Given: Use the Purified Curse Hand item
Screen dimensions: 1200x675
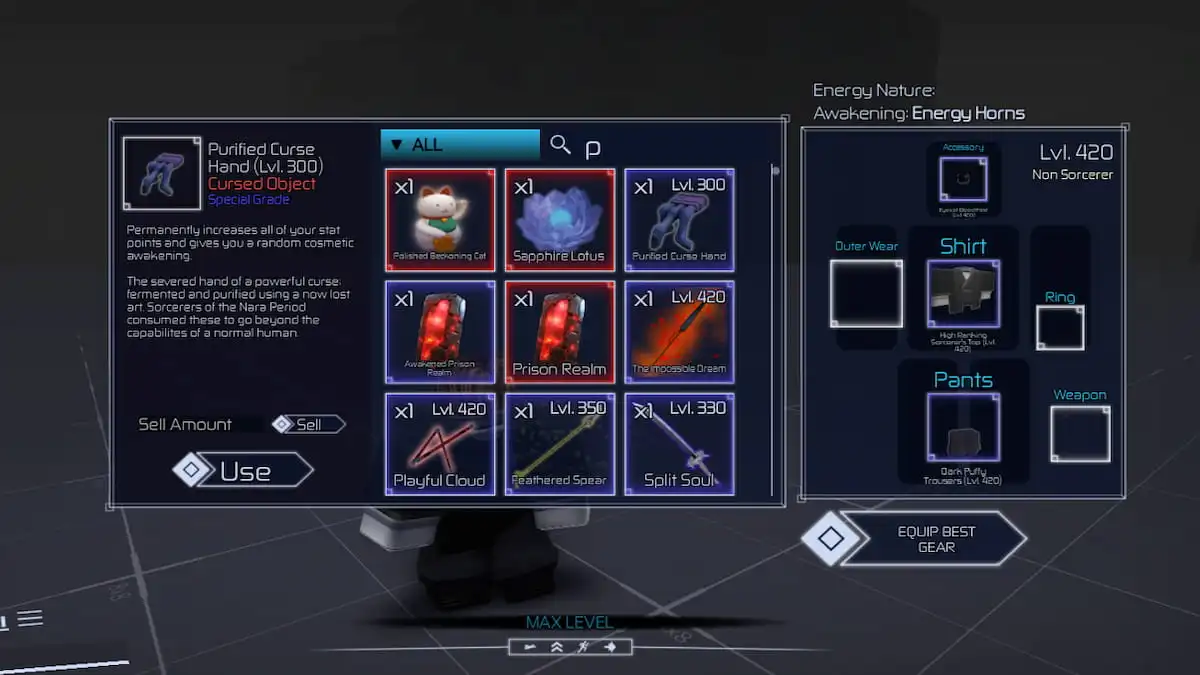Looking at the screenshot, I should [244, 471].
